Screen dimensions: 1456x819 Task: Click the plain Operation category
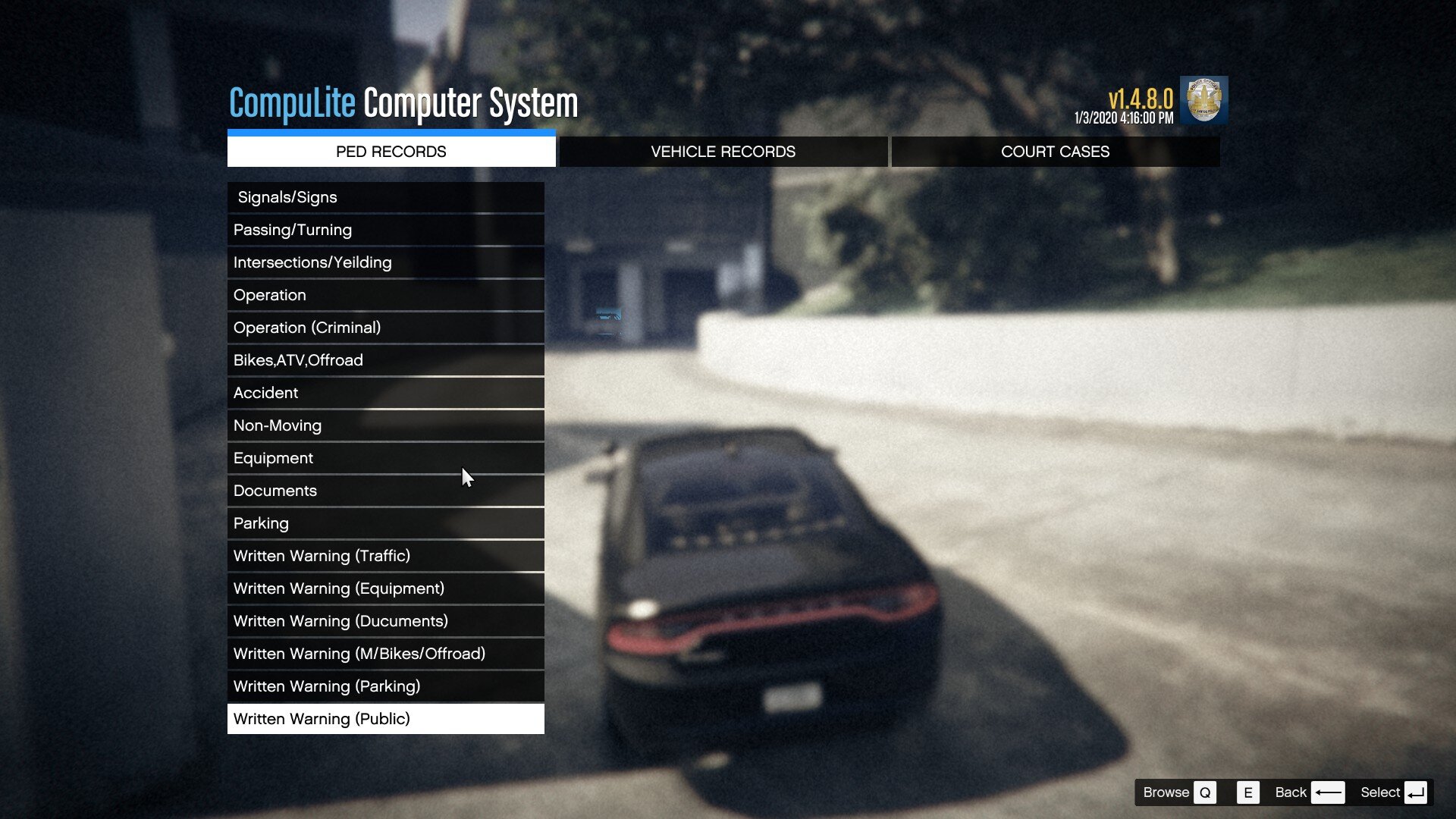coord(385,295)
